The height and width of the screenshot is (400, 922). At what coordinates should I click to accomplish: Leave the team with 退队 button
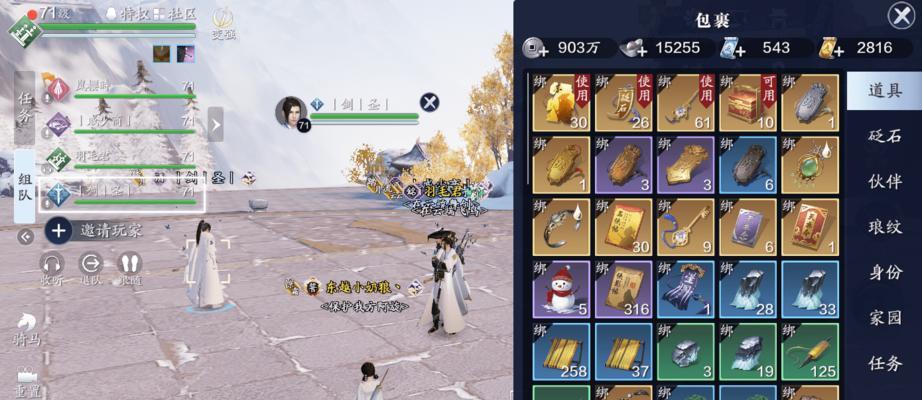tap(91, 268)
